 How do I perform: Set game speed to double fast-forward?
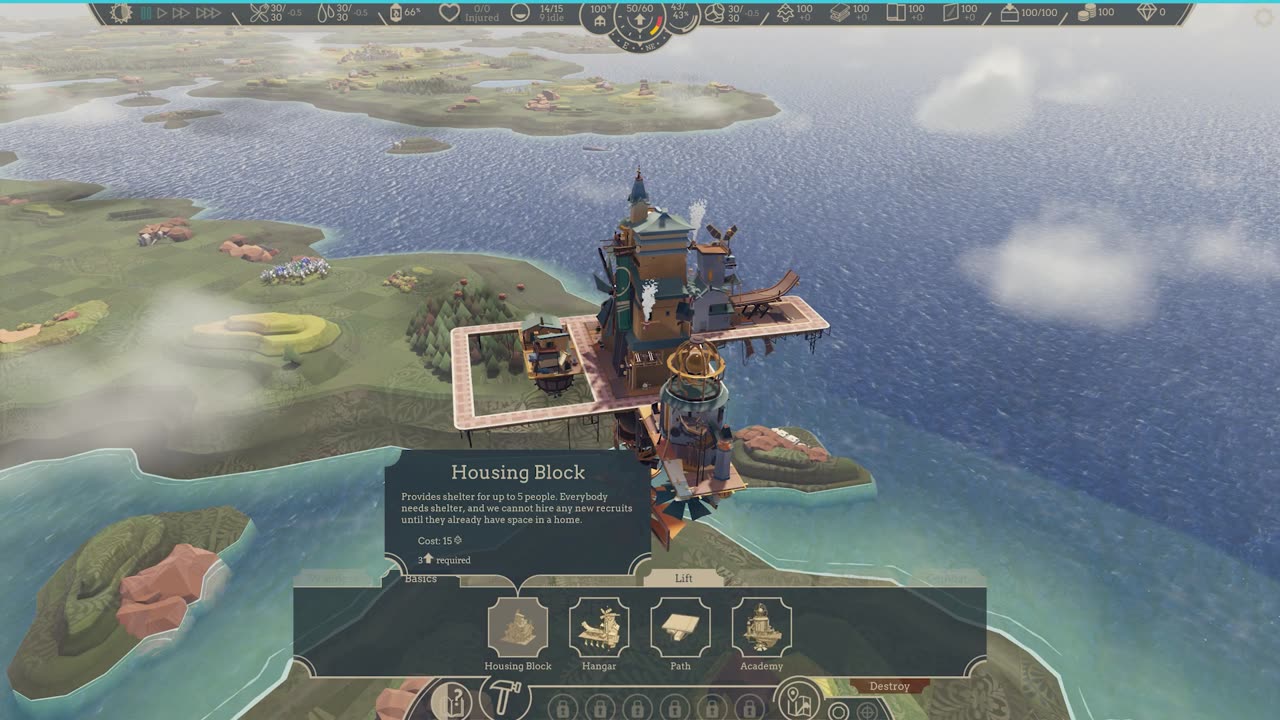coord(181,13)
